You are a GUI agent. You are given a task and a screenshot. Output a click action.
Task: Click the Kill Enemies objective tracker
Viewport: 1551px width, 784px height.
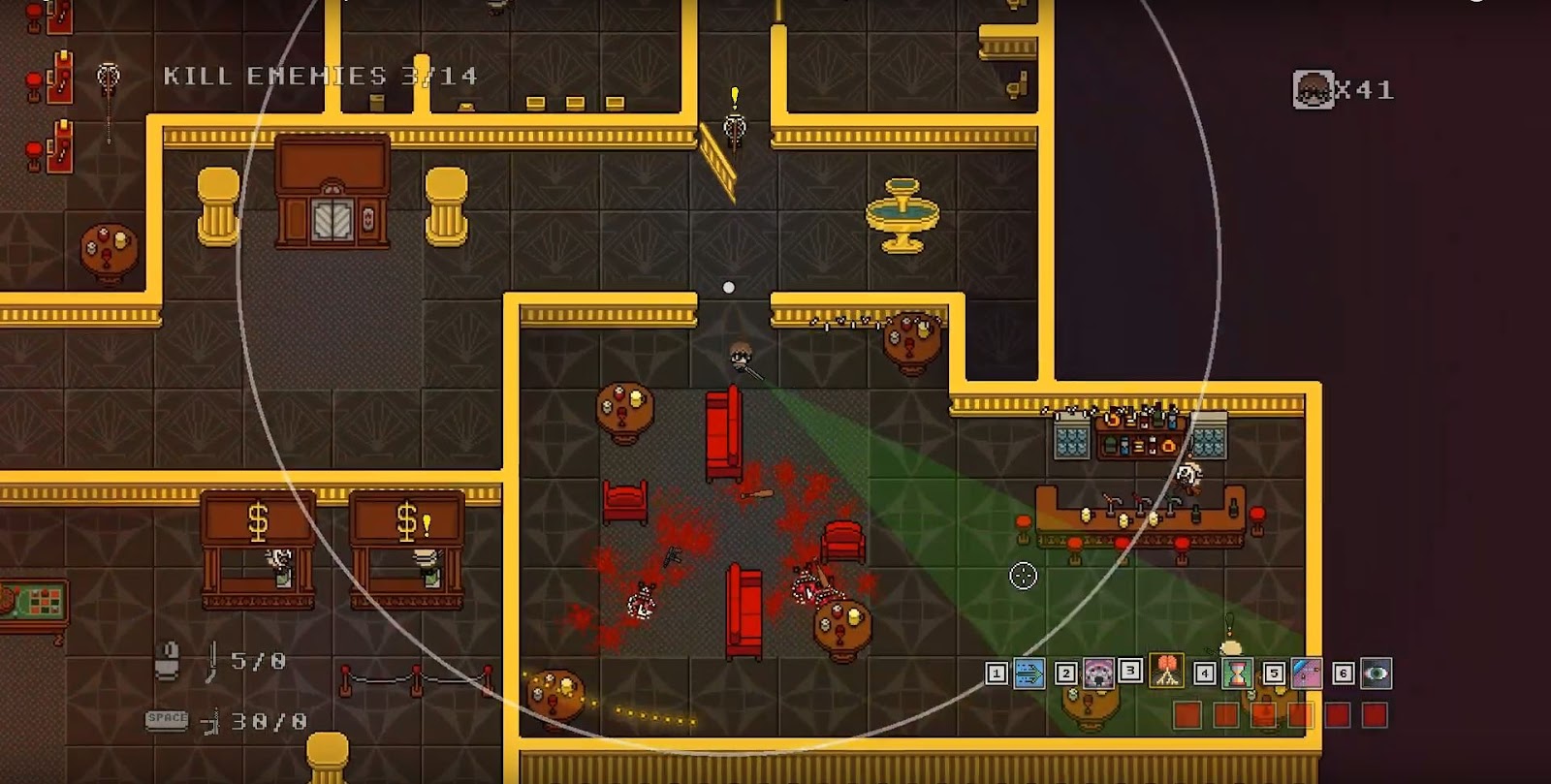[x=320, y=76]
